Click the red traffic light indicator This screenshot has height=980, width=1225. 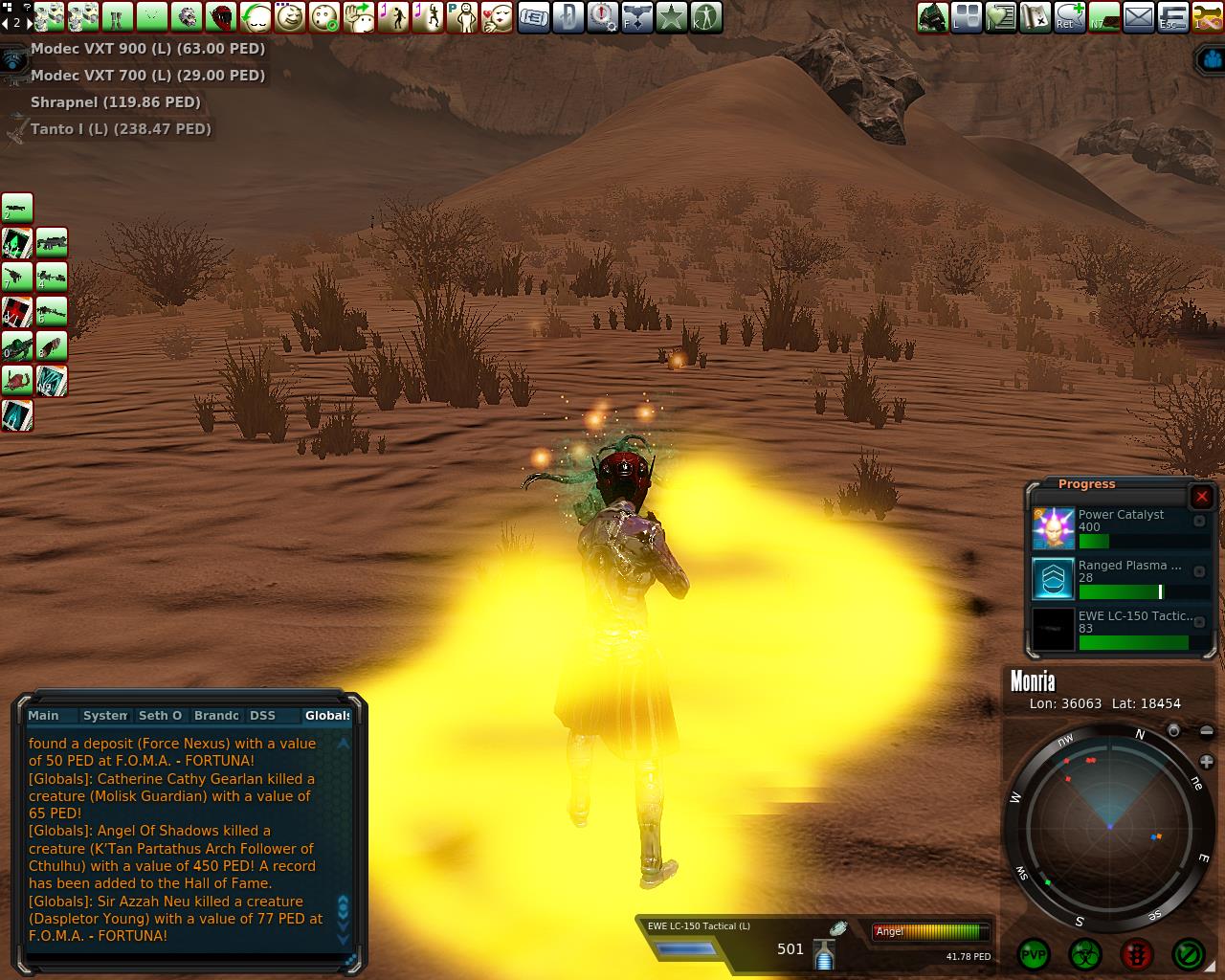pyautogui.click(x=1136, y=954)
